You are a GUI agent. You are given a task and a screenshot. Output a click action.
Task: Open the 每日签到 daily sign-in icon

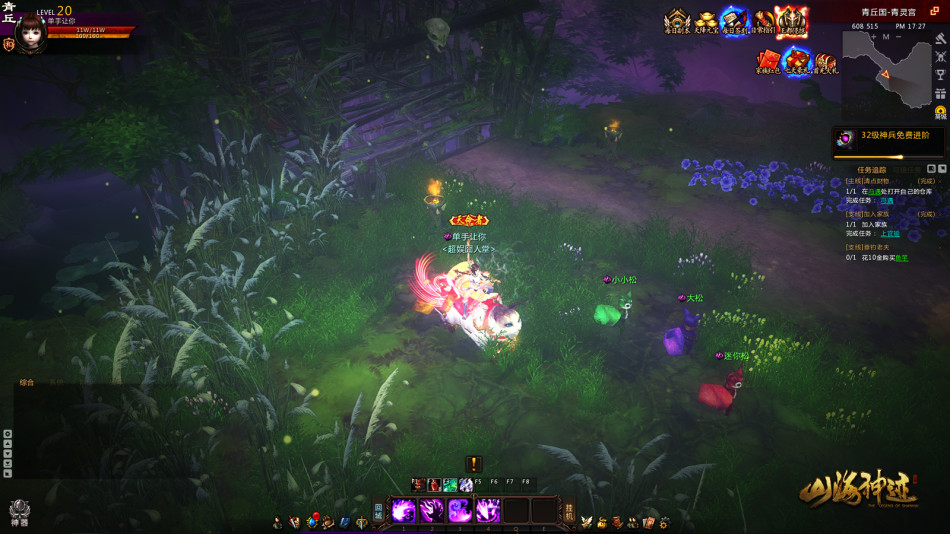point(735,21)
